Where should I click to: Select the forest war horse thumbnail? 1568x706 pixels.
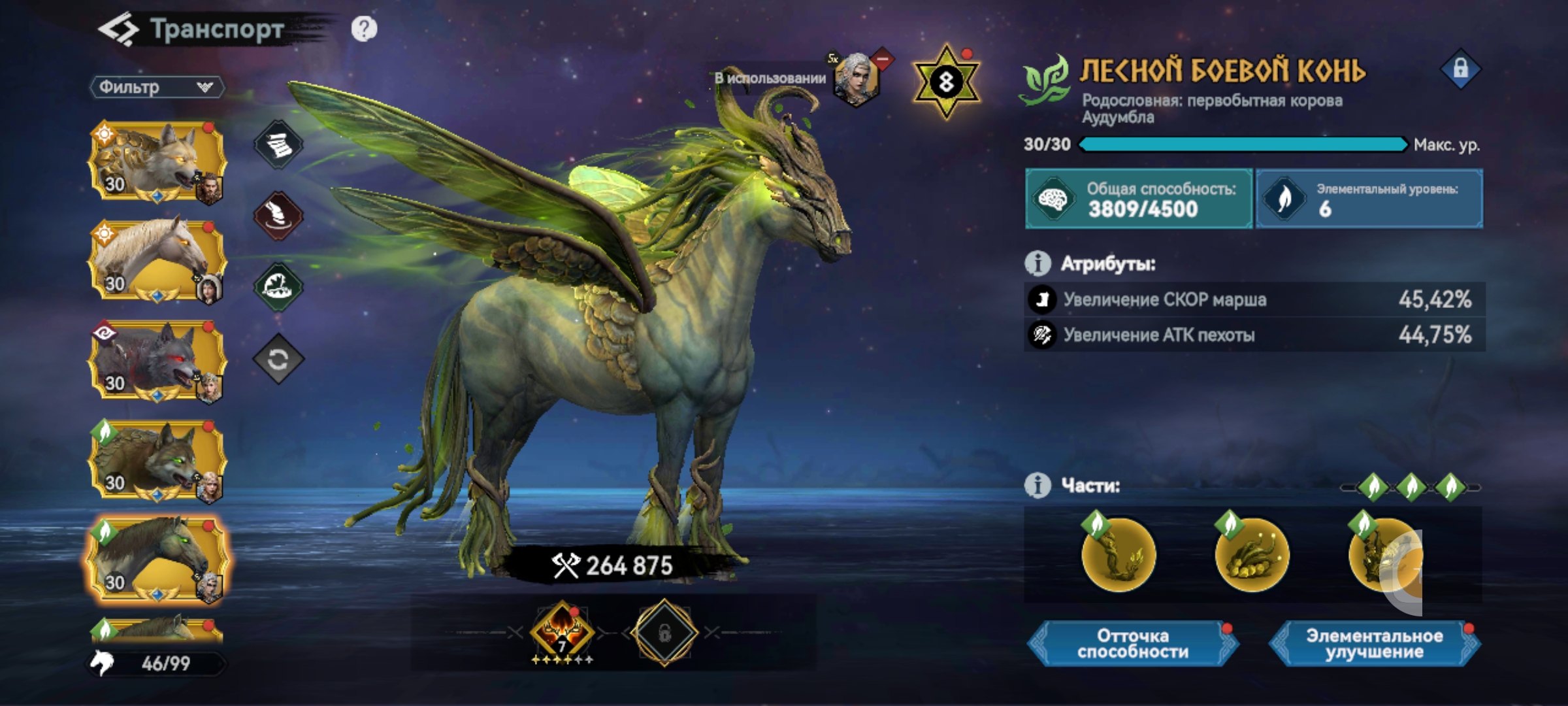pyautogui.click(x=157, y=560)
